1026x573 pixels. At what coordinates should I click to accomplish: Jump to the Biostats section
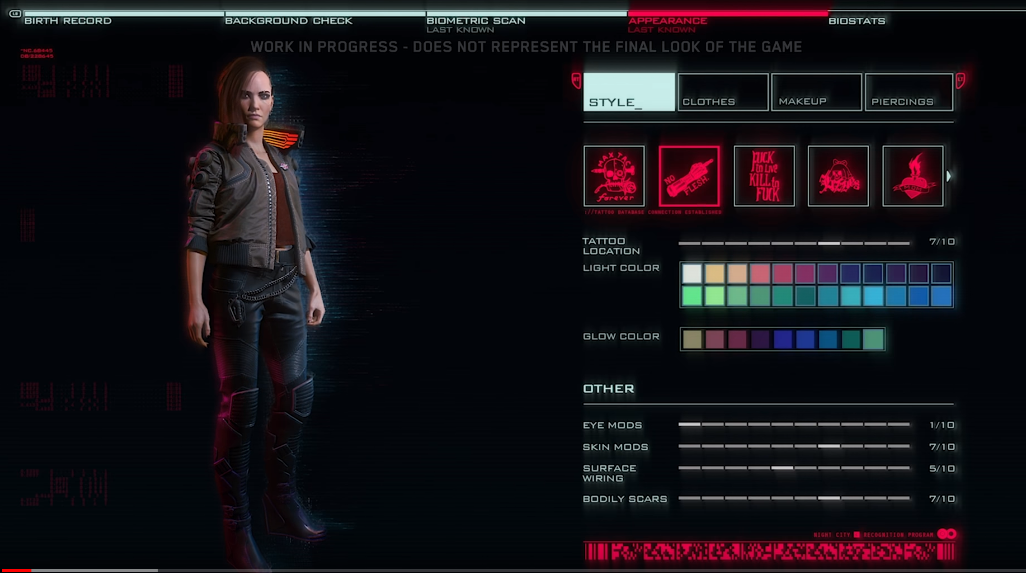click(x=856, y=20)
